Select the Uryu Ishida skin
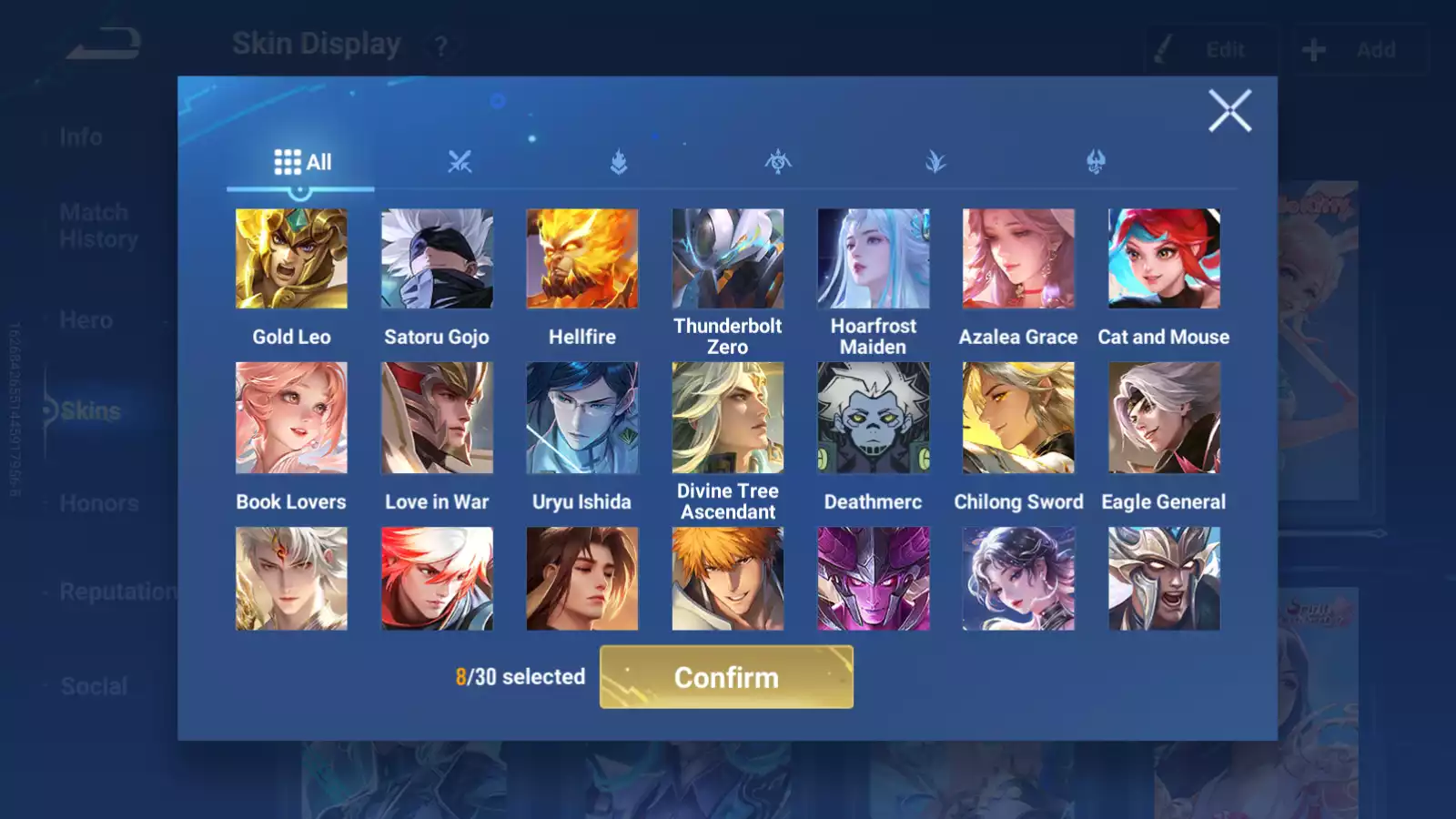Screen dimensions: 1456x819 (x=582, y=418)
